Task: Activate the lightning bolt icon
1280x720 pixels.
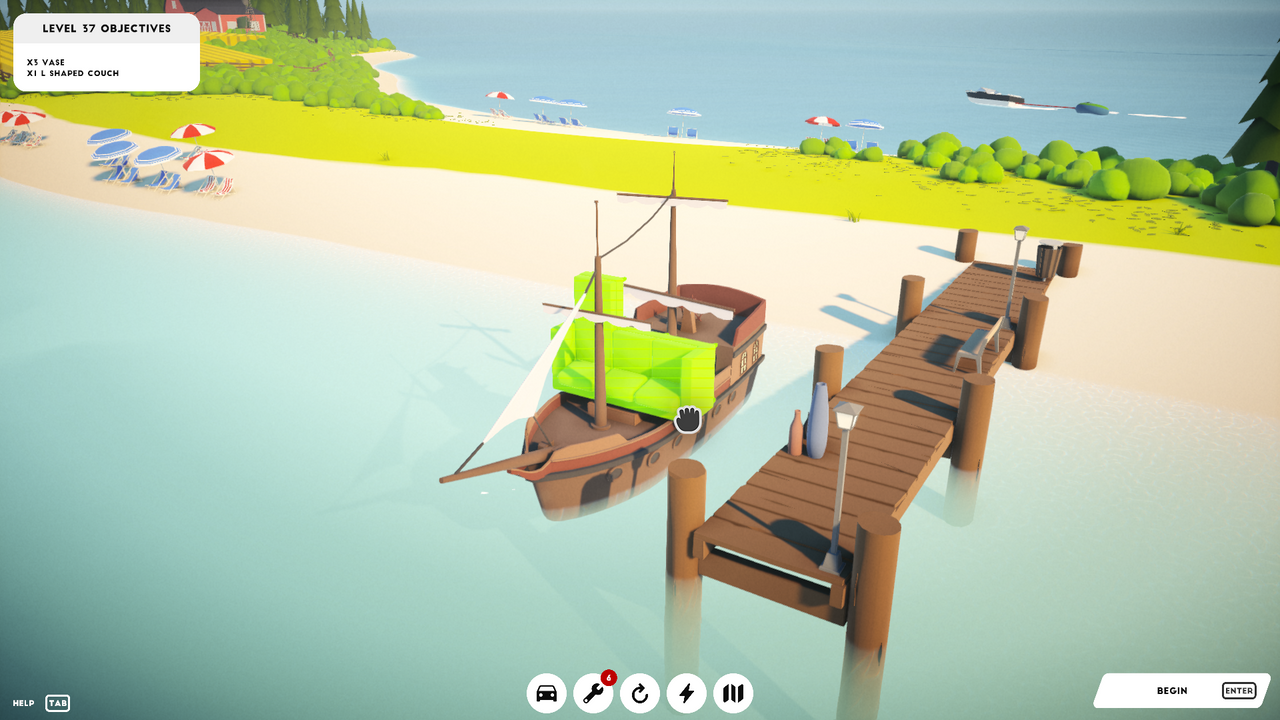Action: pos(686,692)
